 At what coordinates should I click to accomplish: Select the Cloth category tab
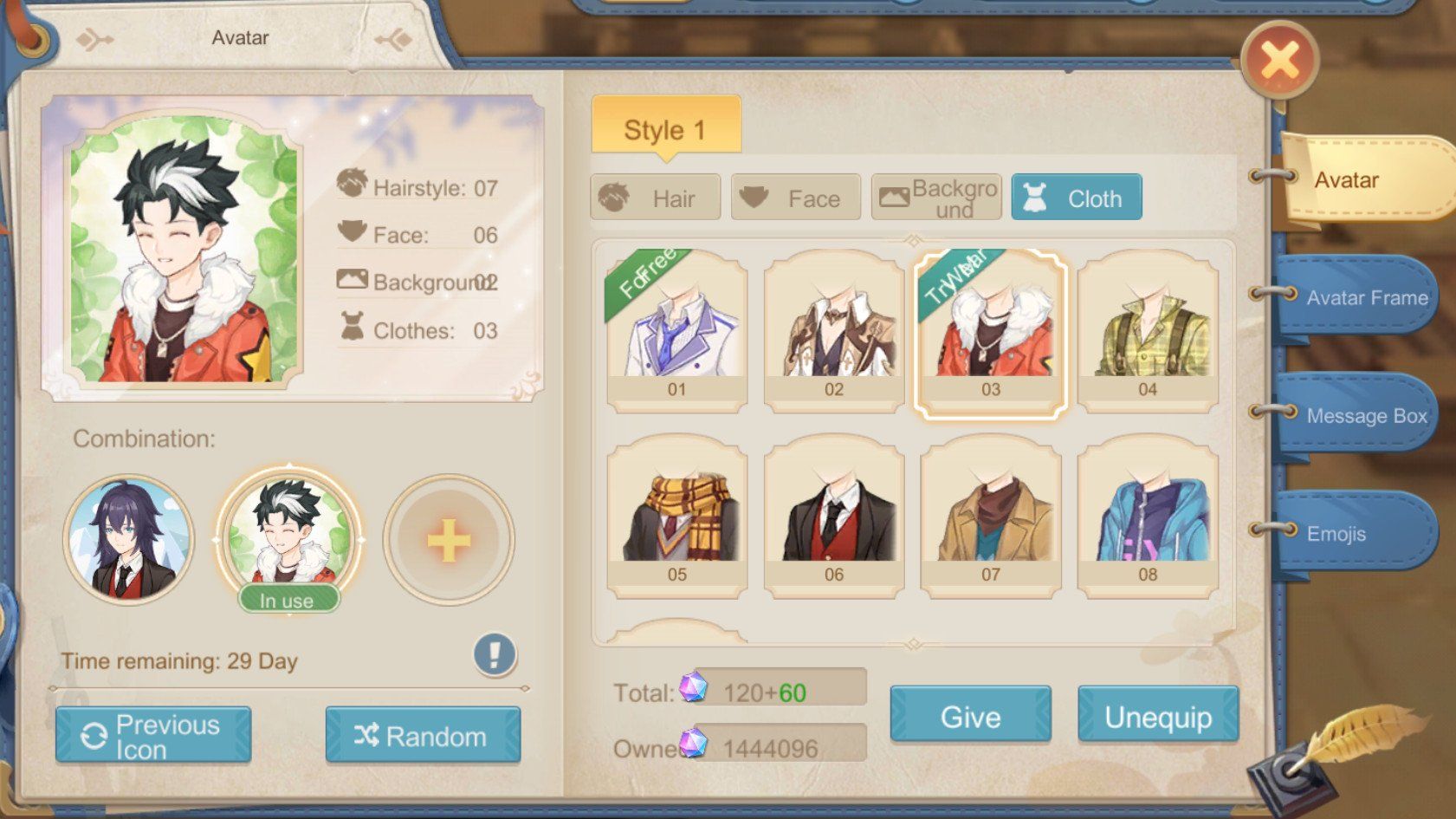coord(1077,198)
